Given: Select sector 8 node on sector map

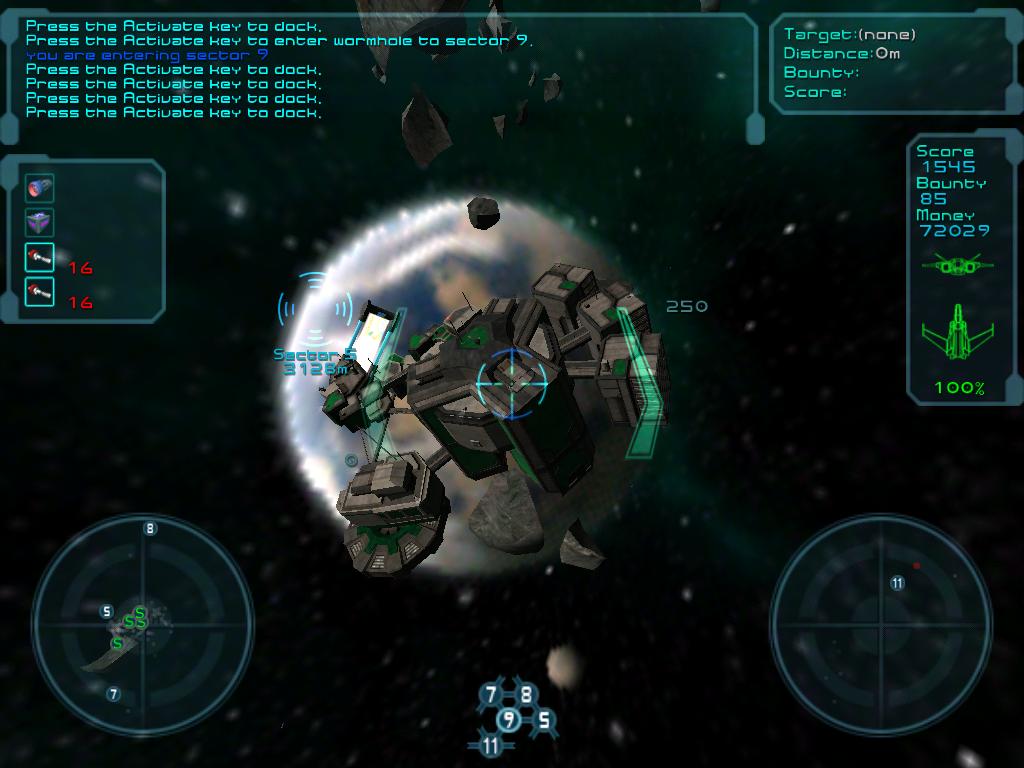Looking at the screenshot, I should (x=526, y=694).
